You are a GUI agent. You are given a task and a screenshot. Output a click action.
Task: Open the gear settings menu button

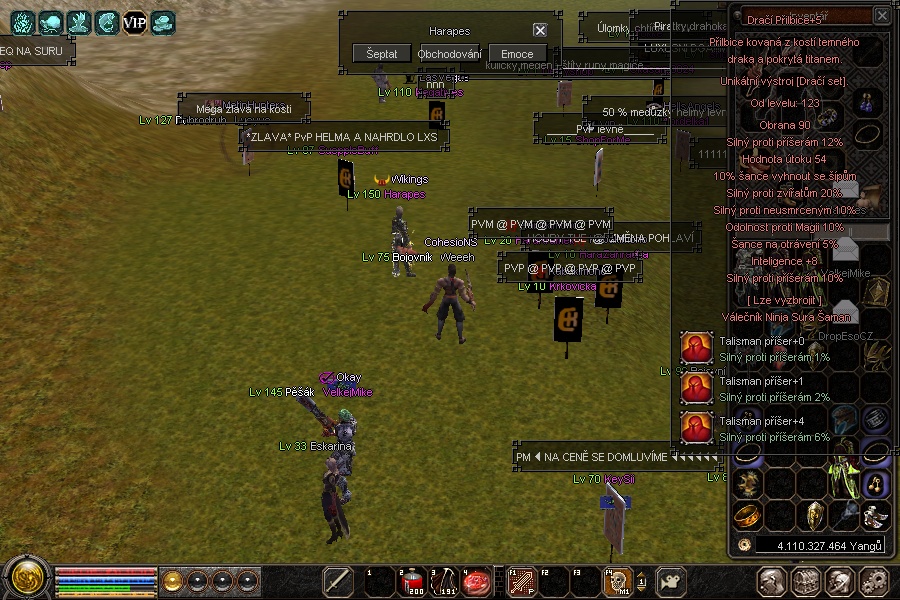873,581
